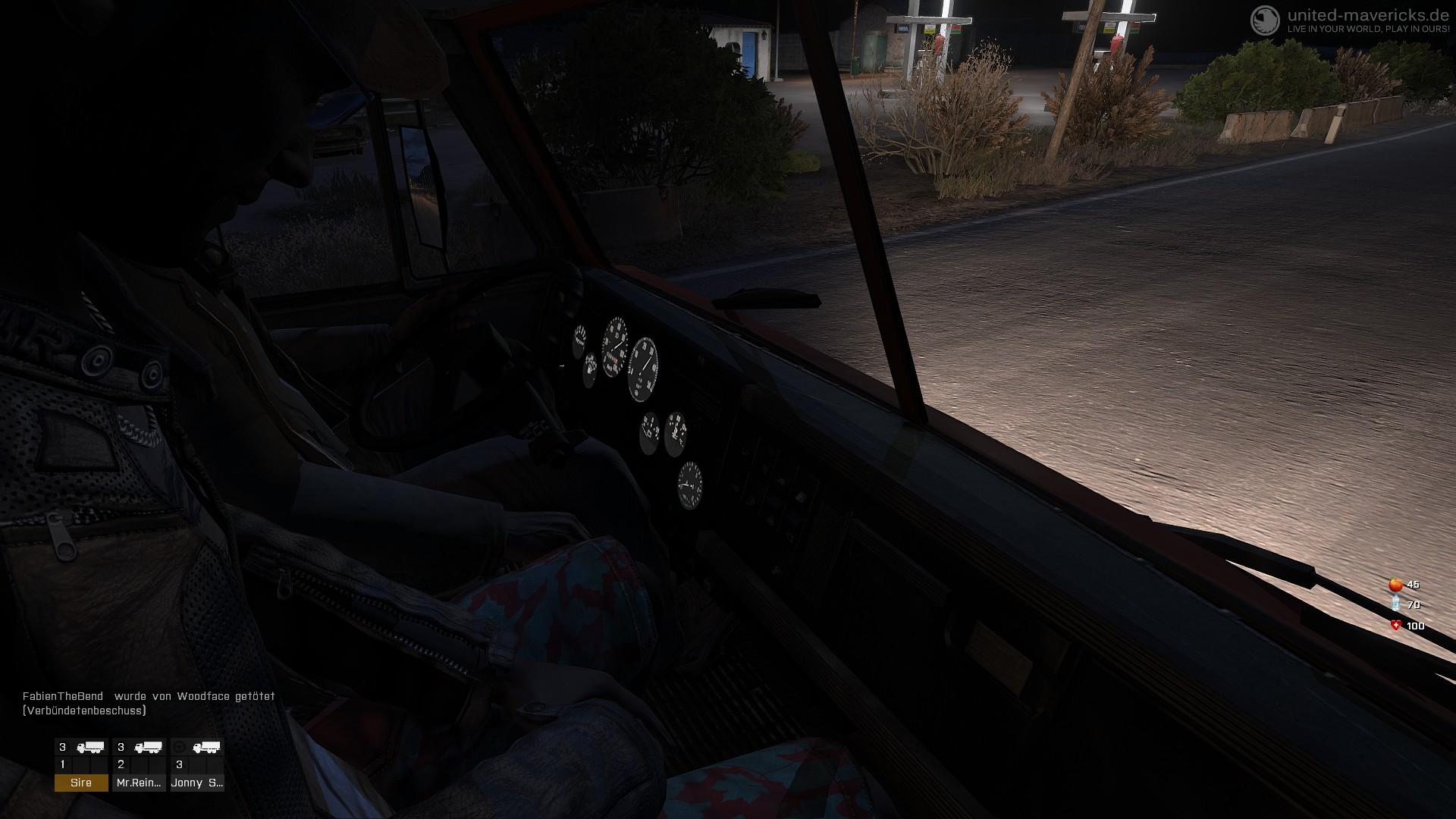Click the united-mavericks.de watermark logo

pyautogui.click(x=1265, y=20)
